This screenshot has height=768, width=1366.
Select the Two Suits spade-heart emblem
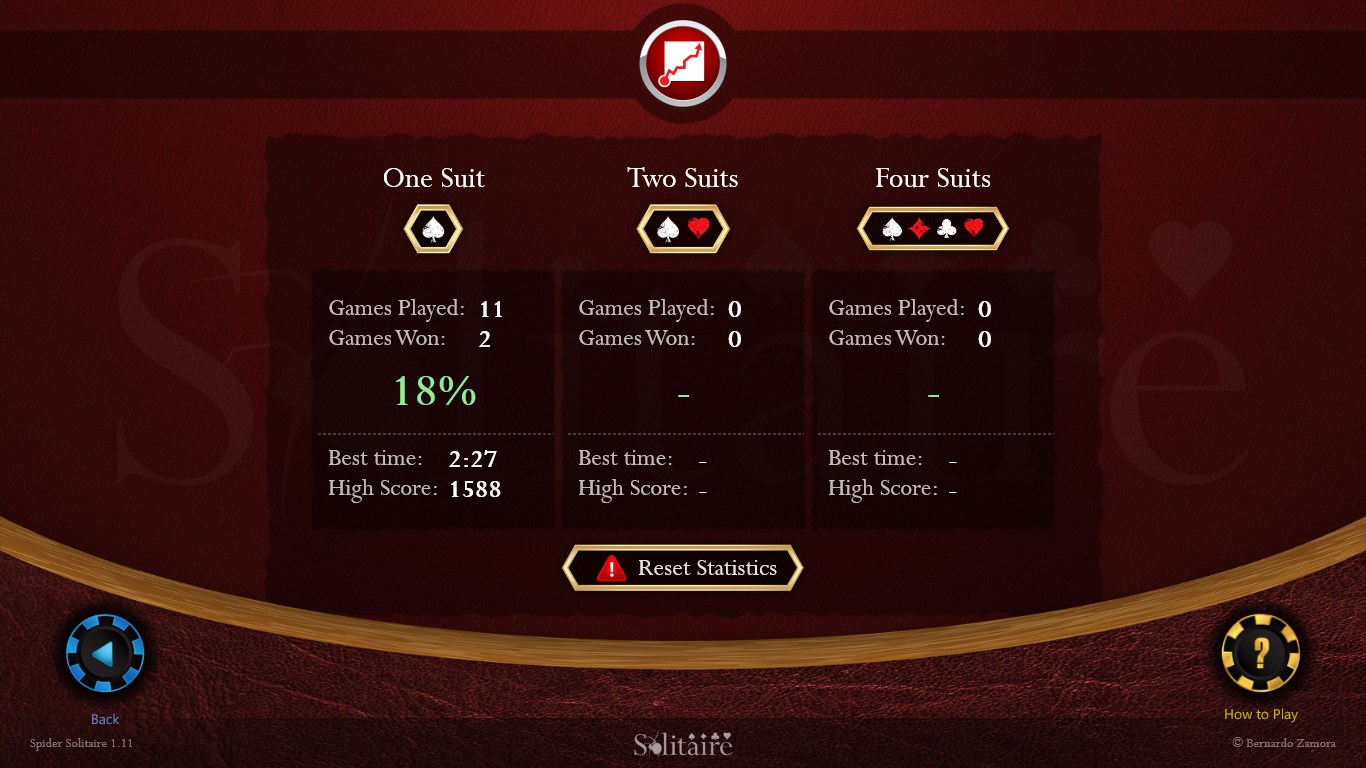[x=683, y=229]
